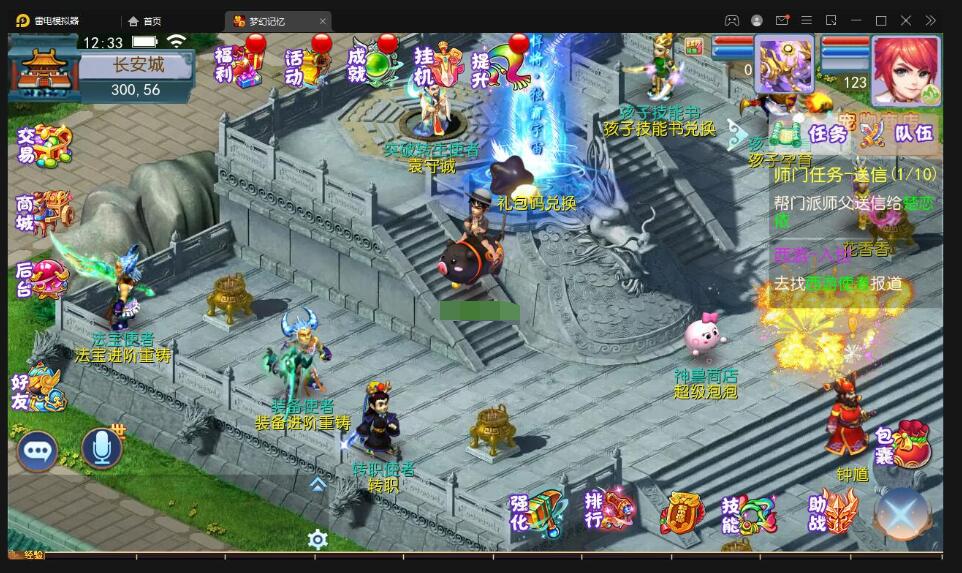Close the 梦幻记忆 emulator tab
Image resolution: width=962 pixels, height=573 pixels.
pos(322,21)
